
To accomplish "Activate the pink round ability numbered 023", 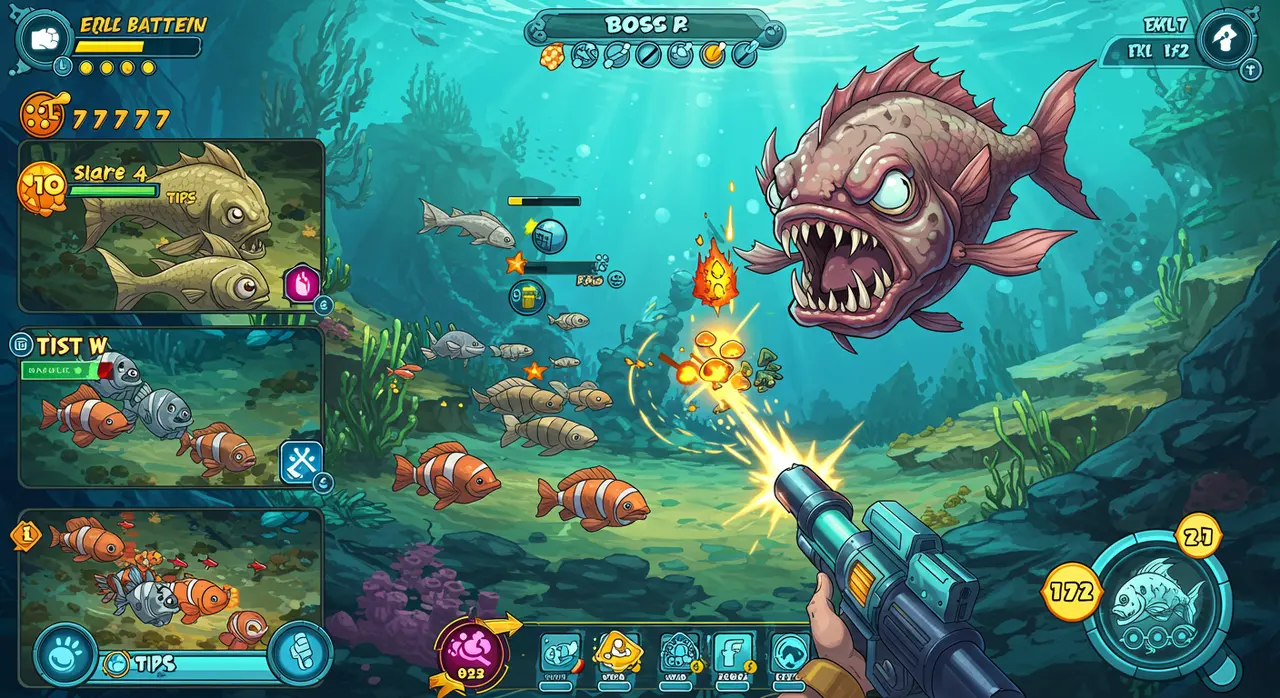I will [x=472, y=656].
